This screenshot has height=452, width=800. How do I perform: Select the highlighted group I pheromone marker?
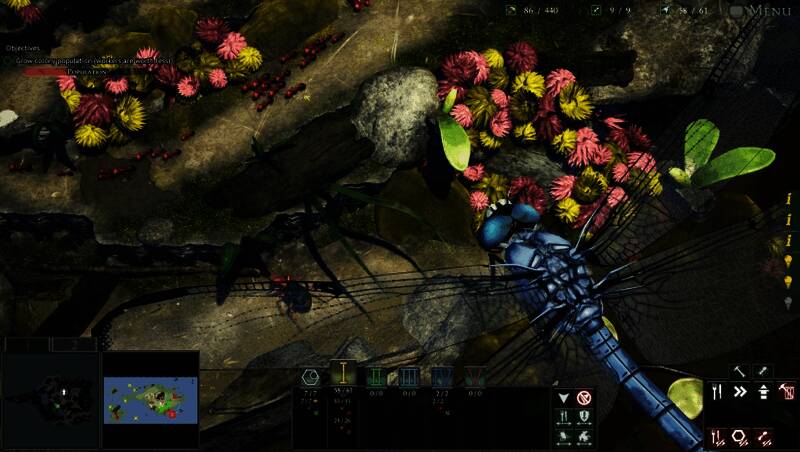[343, 375]
